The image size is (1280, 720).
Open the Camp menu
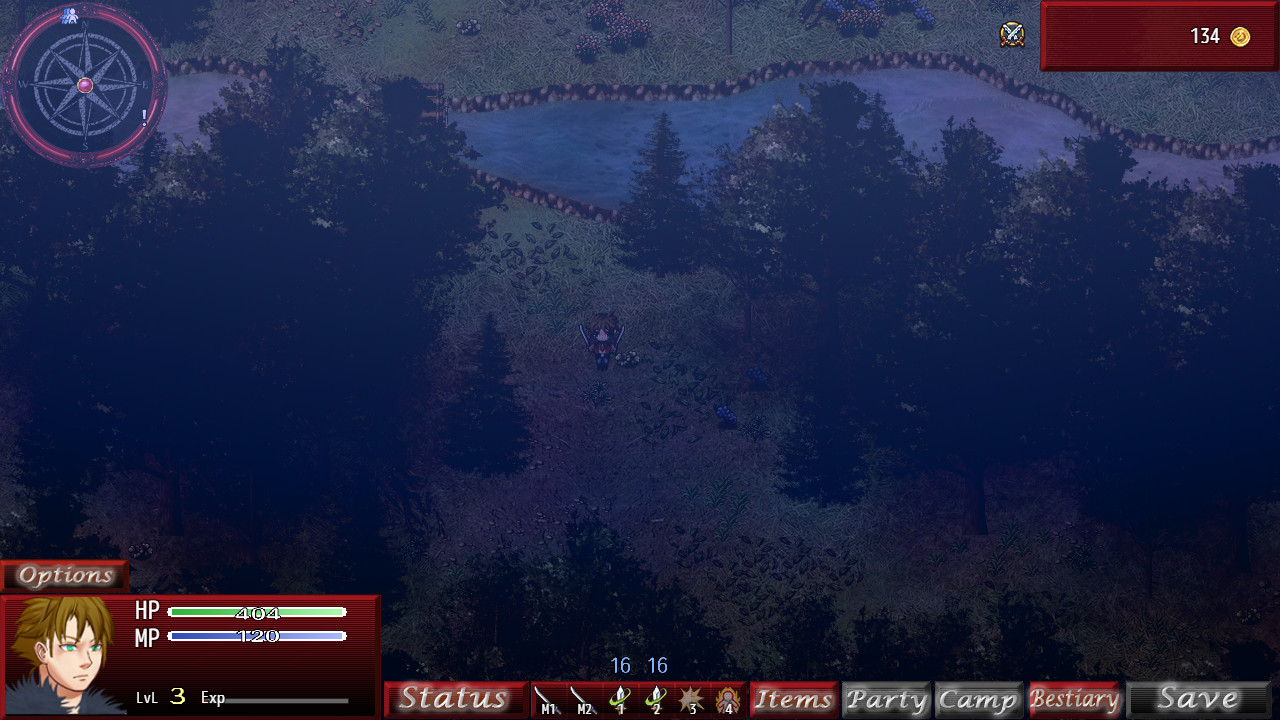[978, 698]
